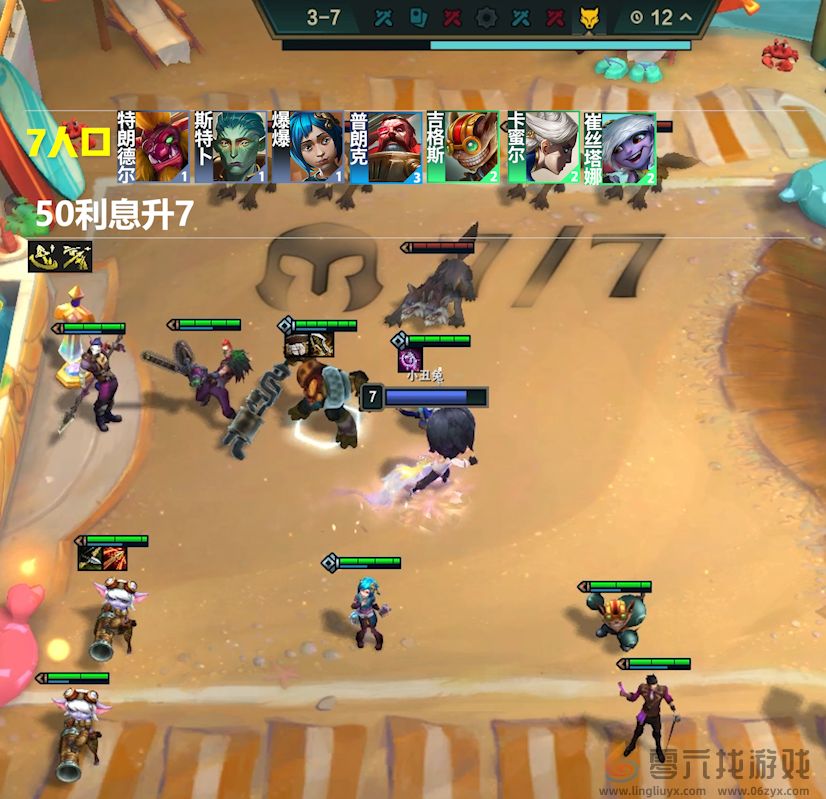Click the blue cards round icon
Screen dimensions: 826x799
coord(418,17)
